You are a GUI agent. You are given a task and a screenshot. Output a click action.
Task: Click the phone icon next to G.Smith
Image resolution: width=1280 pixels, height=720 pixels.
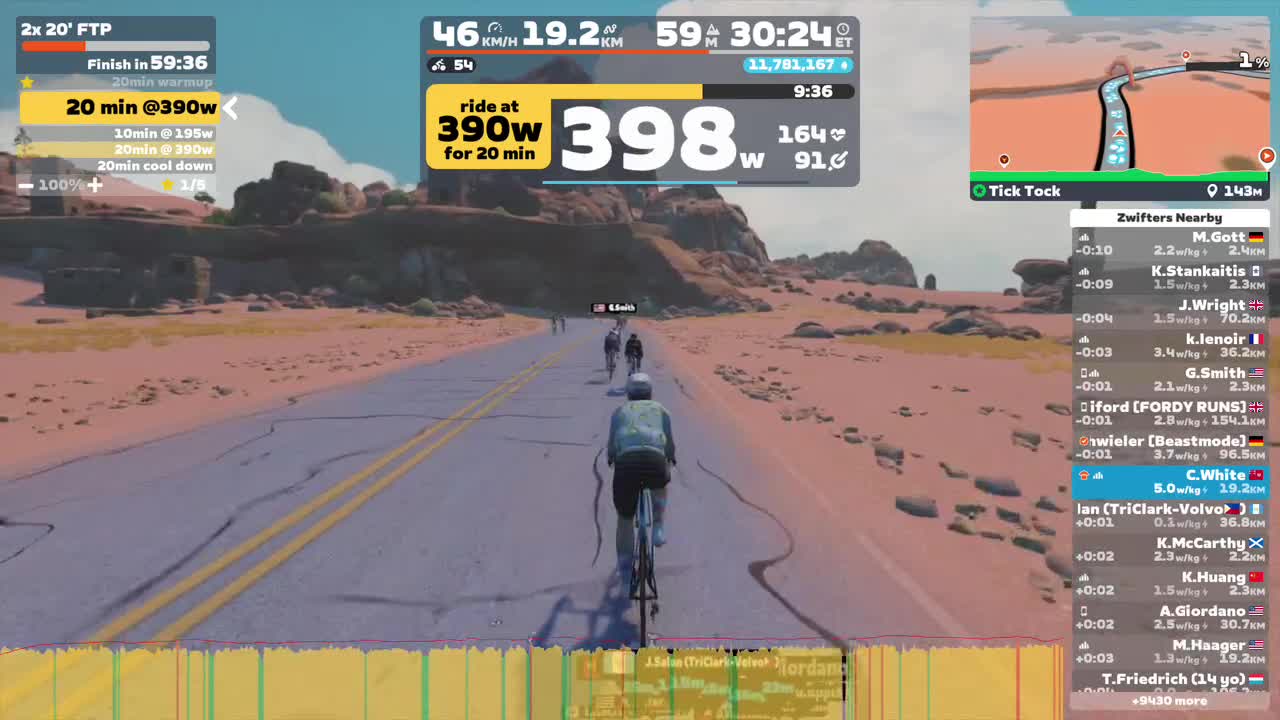coord(1083,372)
